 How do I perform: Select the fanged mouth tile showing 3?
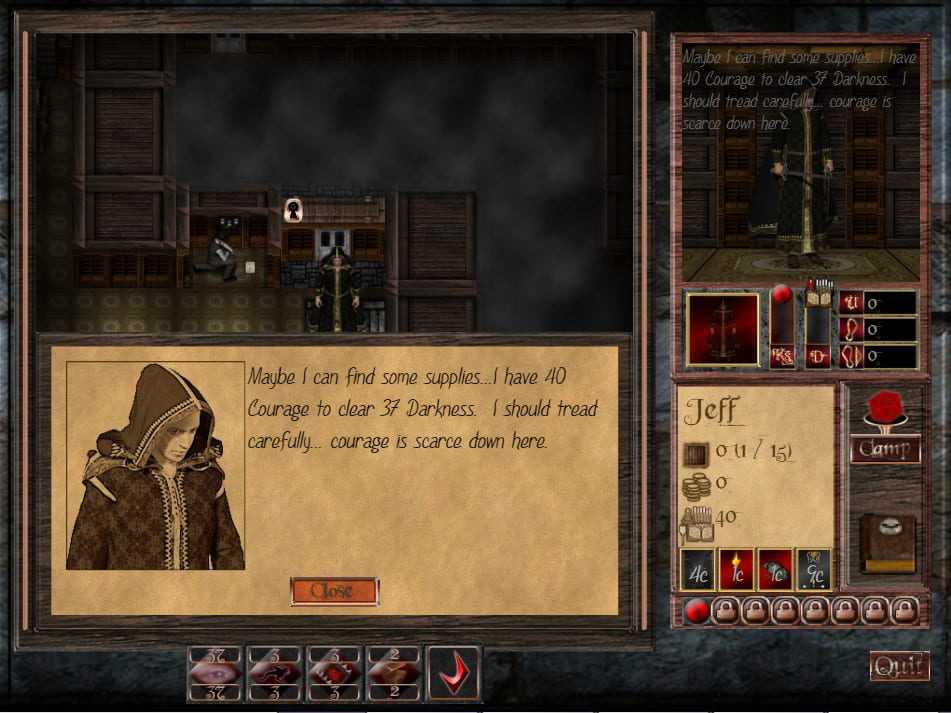tap(334, 673)
